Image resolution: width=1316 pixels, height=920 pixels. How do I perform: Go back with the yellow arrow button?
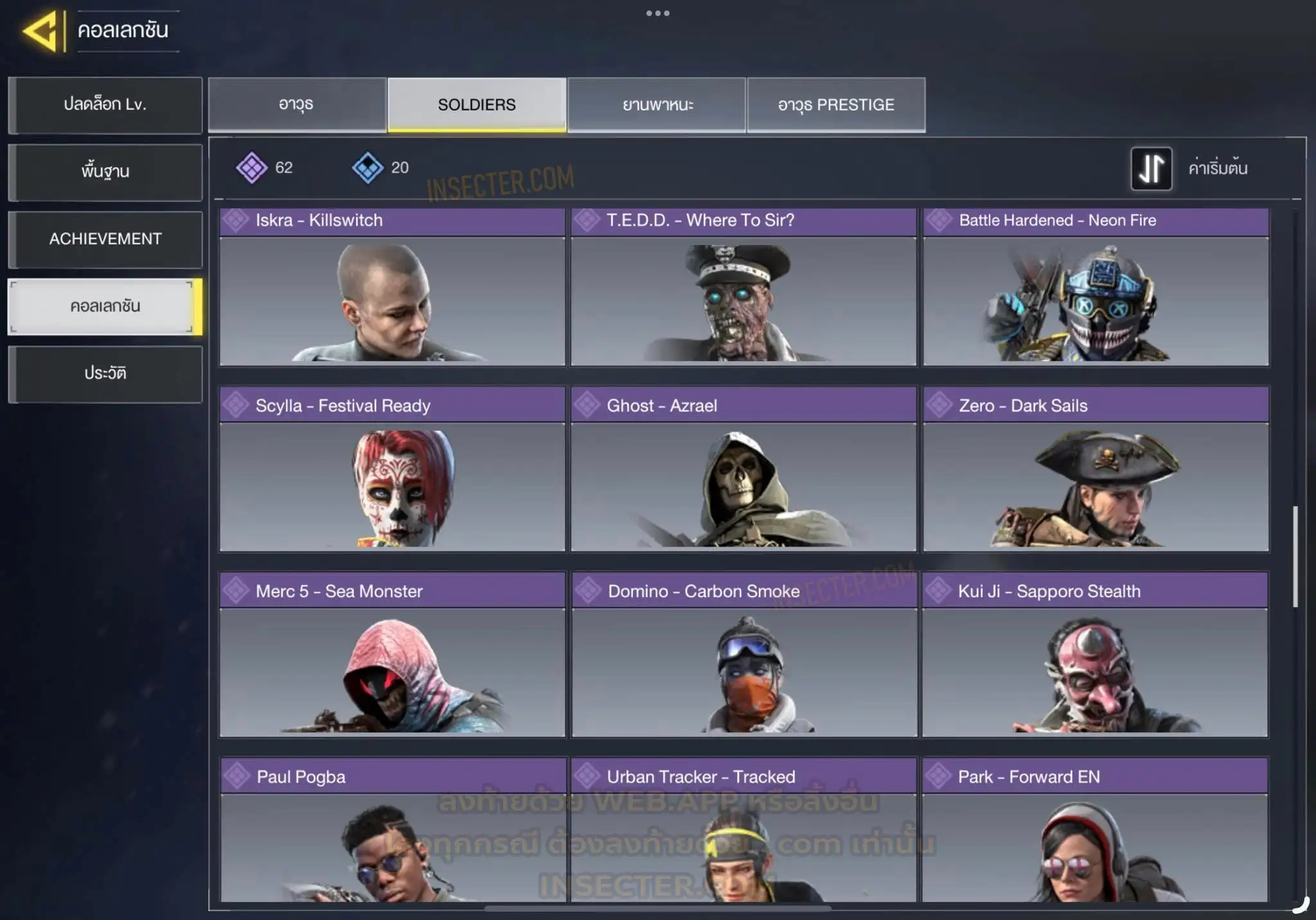point(42,31)
